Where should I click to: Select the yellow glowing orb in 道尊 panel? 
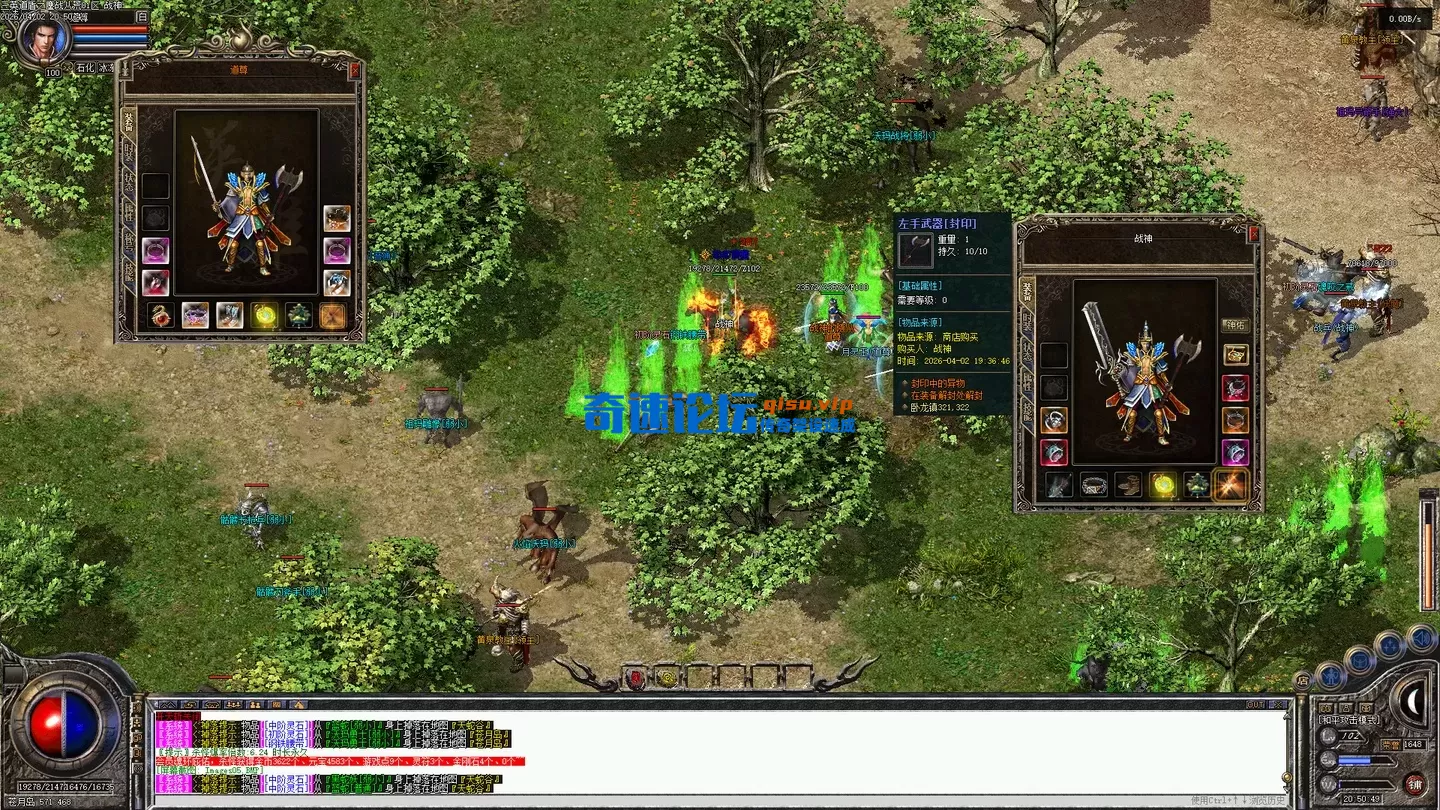pyautogui.click(x=265, y=316)
